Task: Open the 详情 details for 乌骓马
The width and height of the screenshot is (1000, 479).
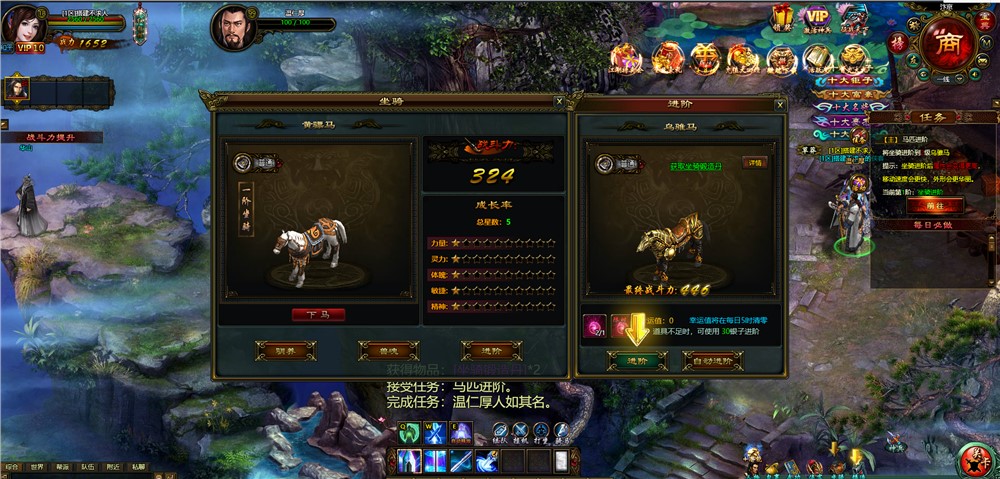Action: coord(755,162)
